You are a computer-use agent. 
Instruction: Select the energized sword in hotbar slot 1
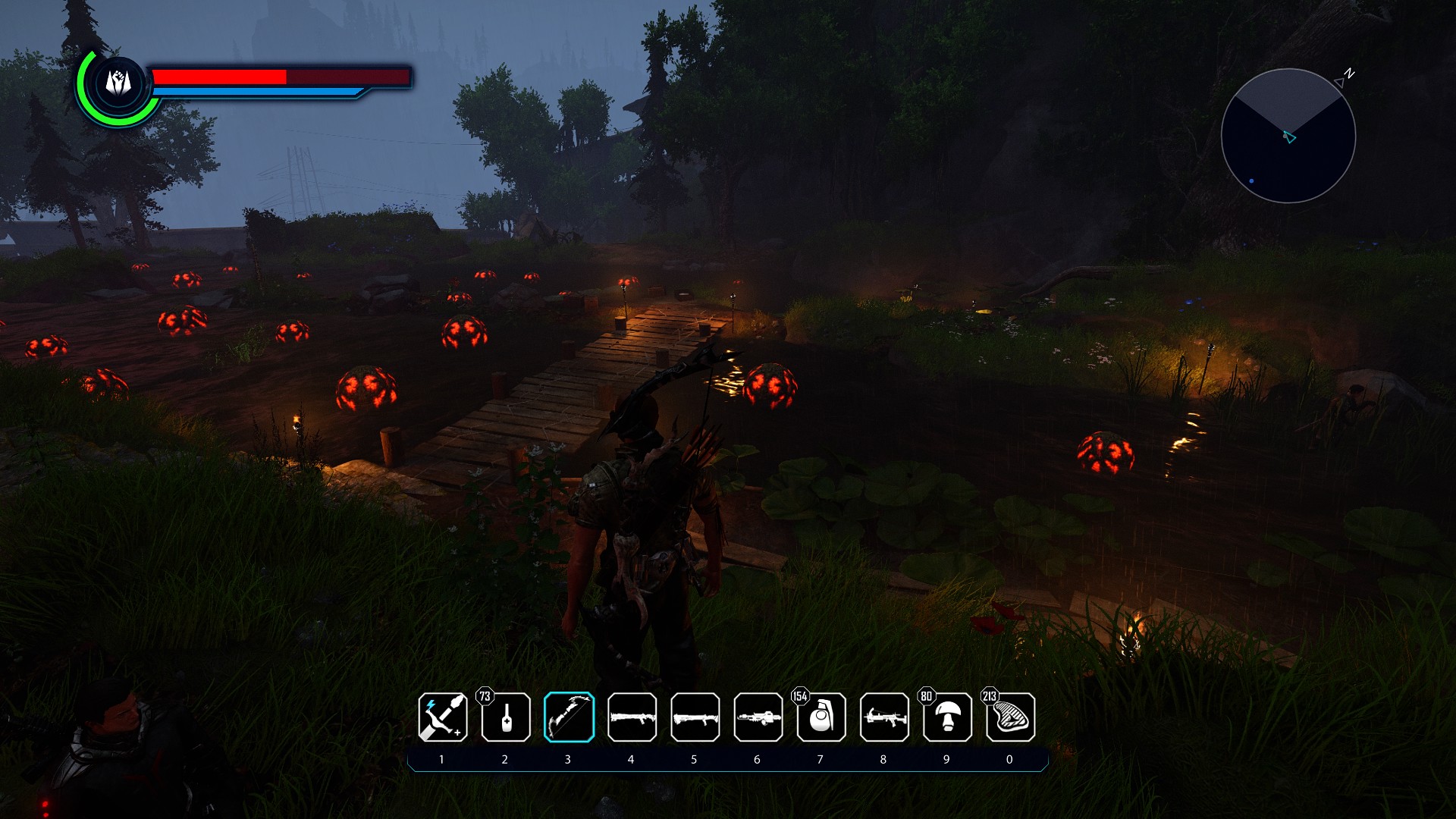pos(443,717)
